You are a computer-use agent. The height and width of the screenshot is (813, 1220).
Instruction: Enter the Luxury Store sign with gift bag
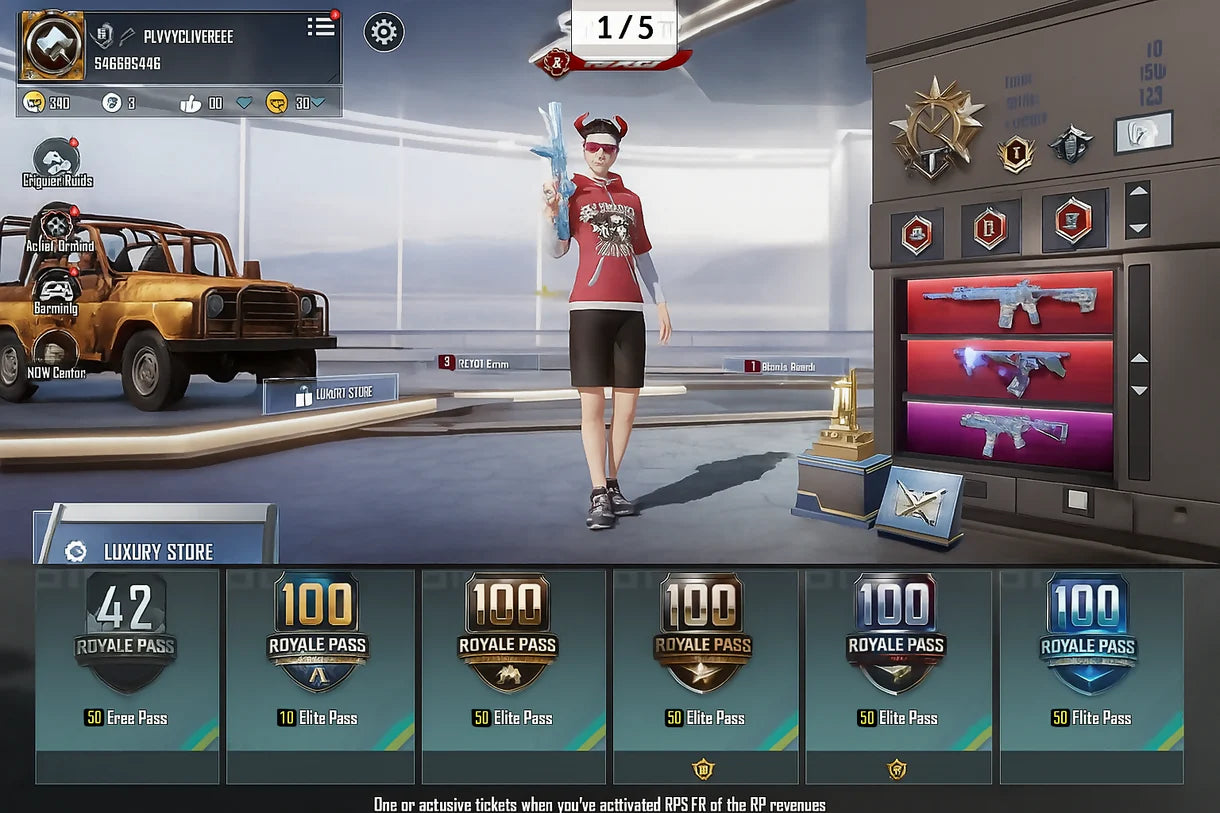pyautogui.click(x=331, y=394)
